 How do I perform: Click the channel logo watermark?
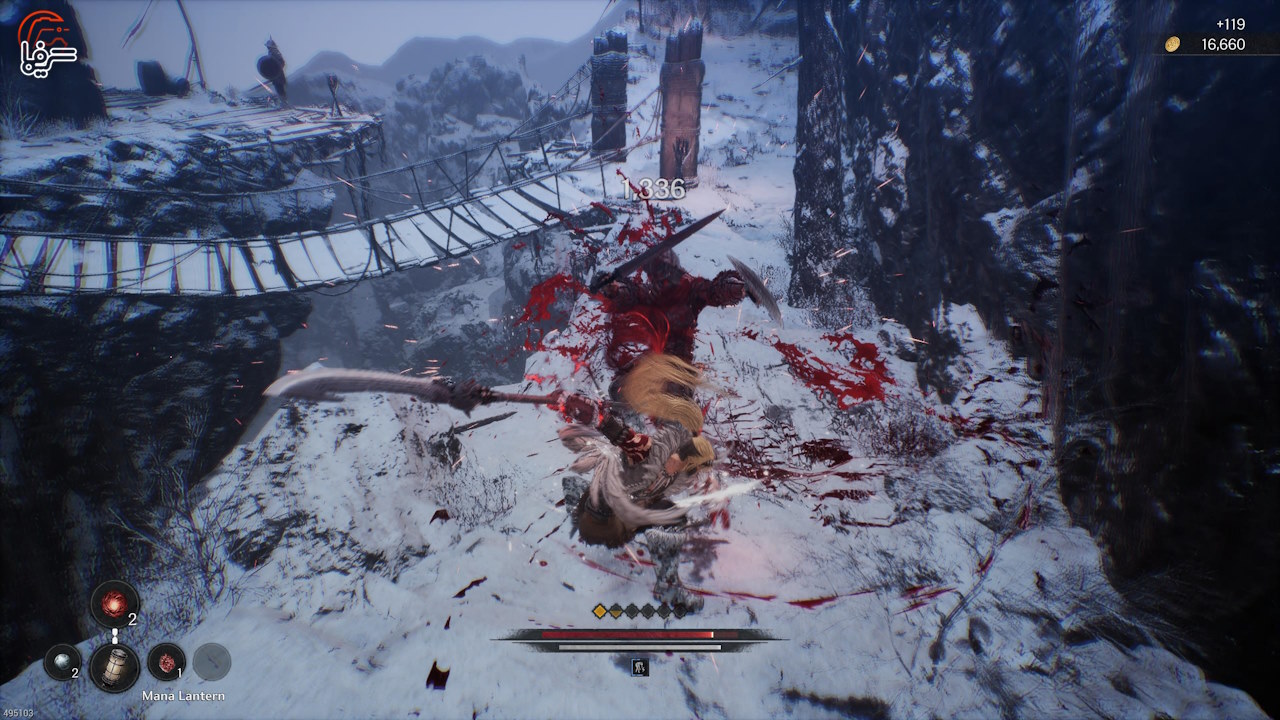click(47, 46)
